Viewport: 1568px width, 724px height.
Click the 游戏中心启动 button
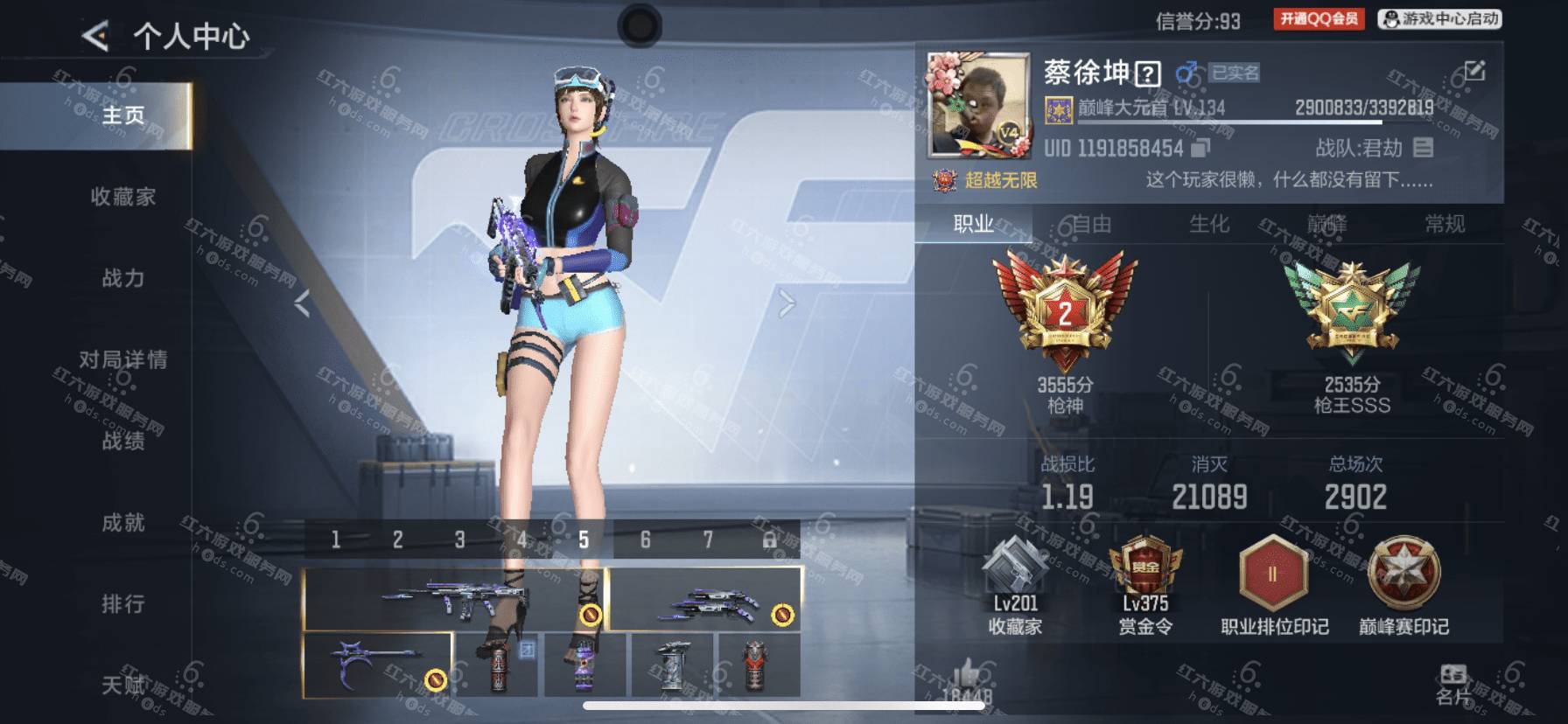pos(1439,19)
